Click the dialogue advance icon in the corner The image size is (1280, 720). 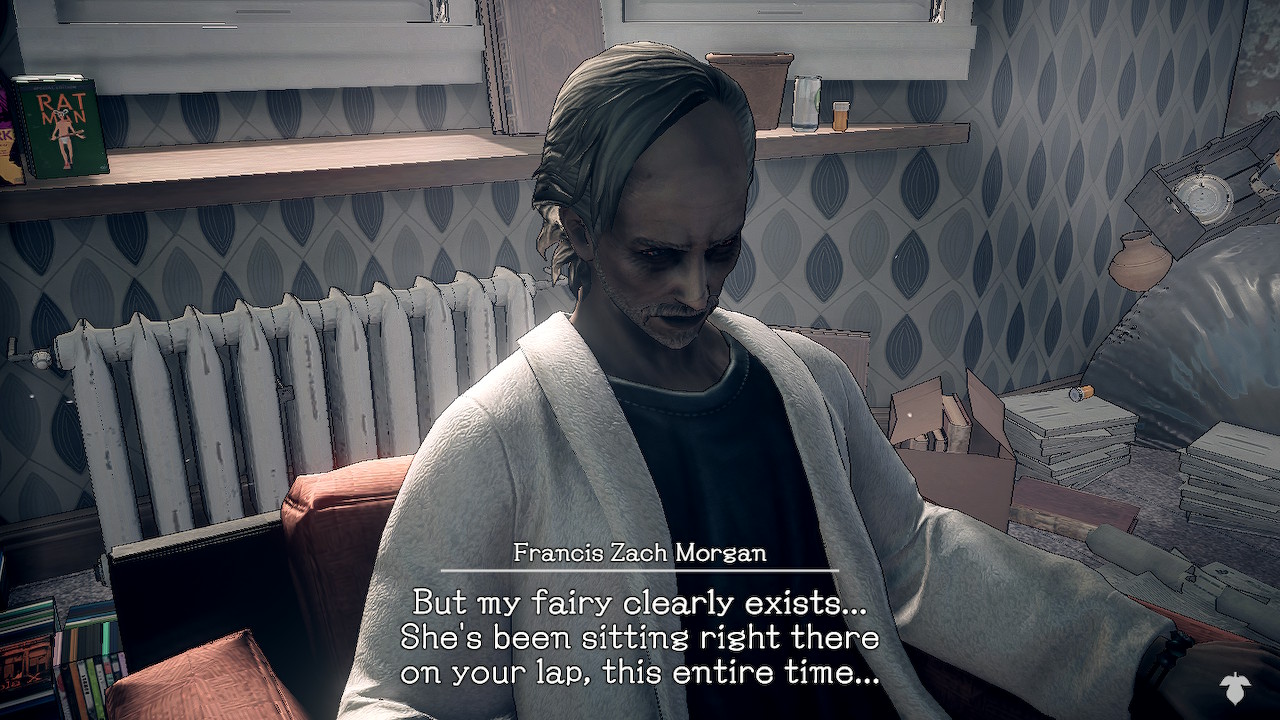1236,687
